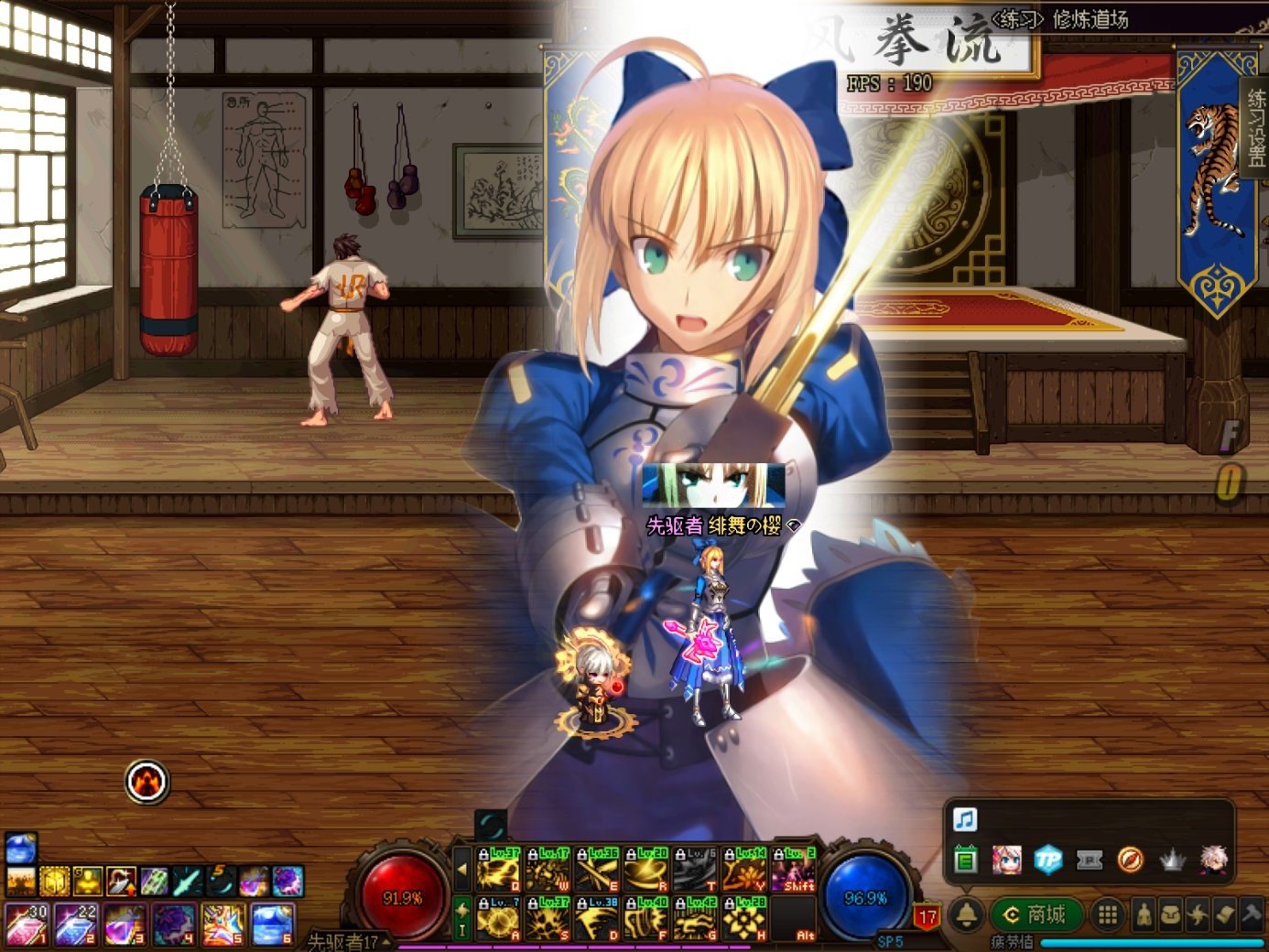Open the green calendar event icon
Image resolution: width=1269 pixels, height=952 pixels.
[x=965, y=860]
